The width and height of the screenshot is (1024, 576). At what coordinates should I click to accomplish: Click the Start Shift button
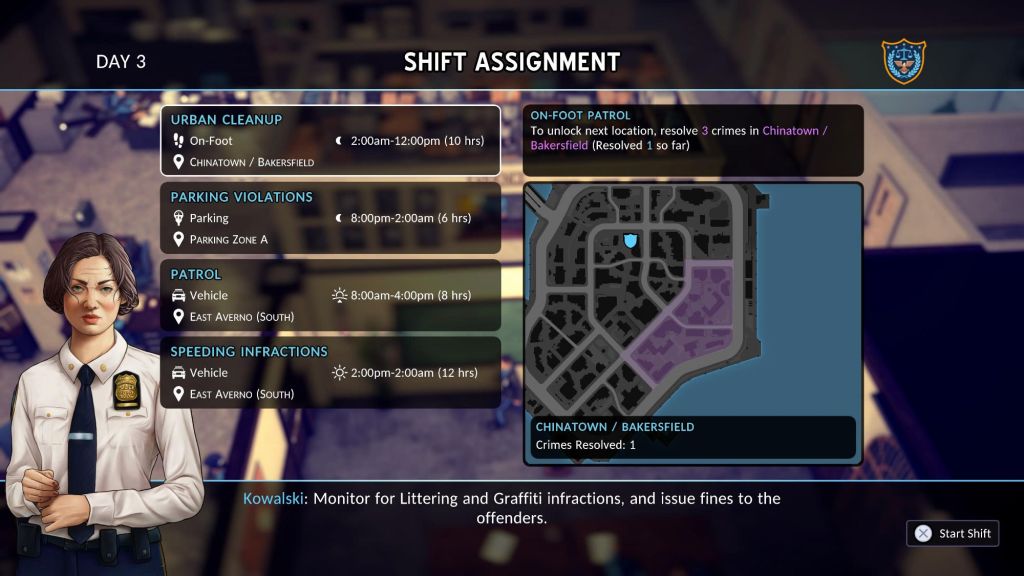[x=953, y=533]
